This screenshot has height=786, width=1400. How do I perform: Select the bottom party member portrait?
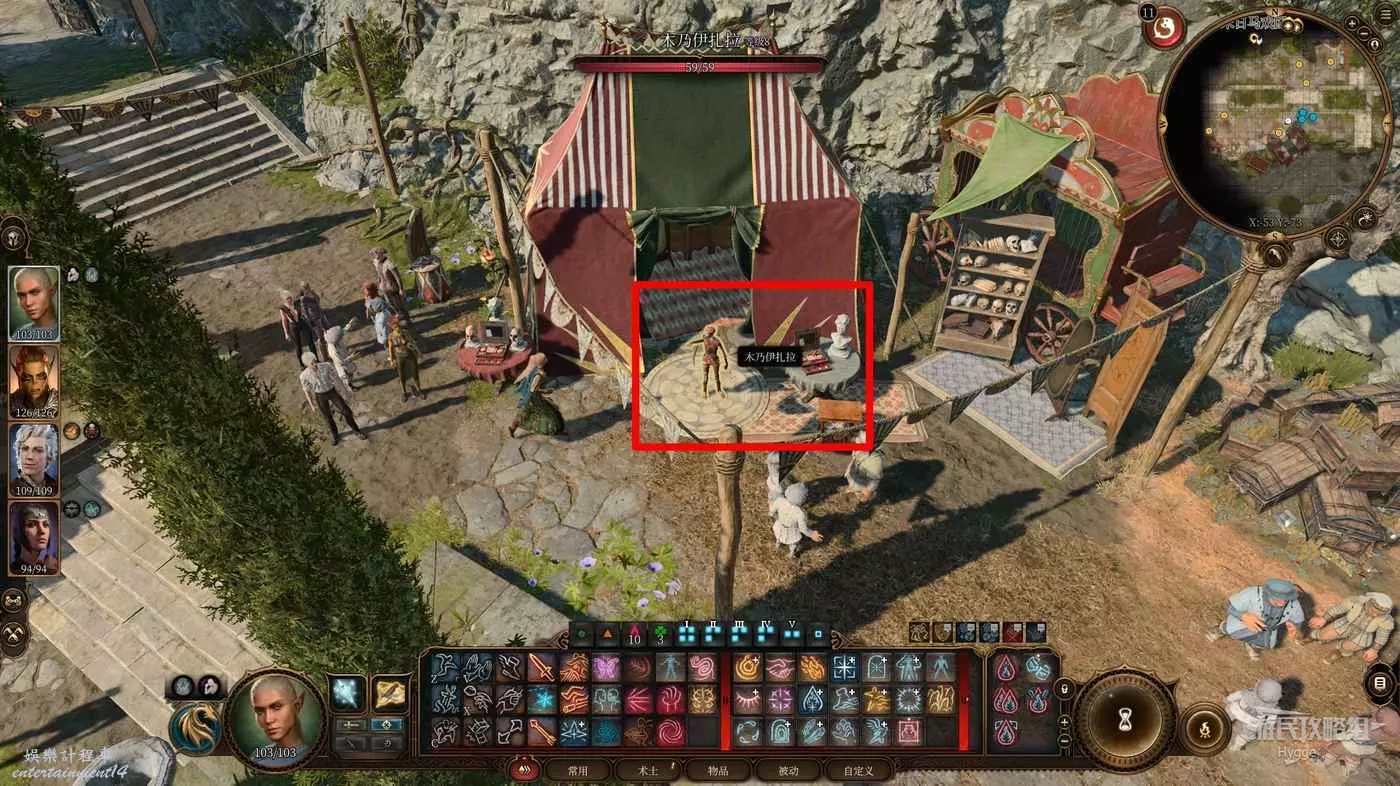pos(34,538)
